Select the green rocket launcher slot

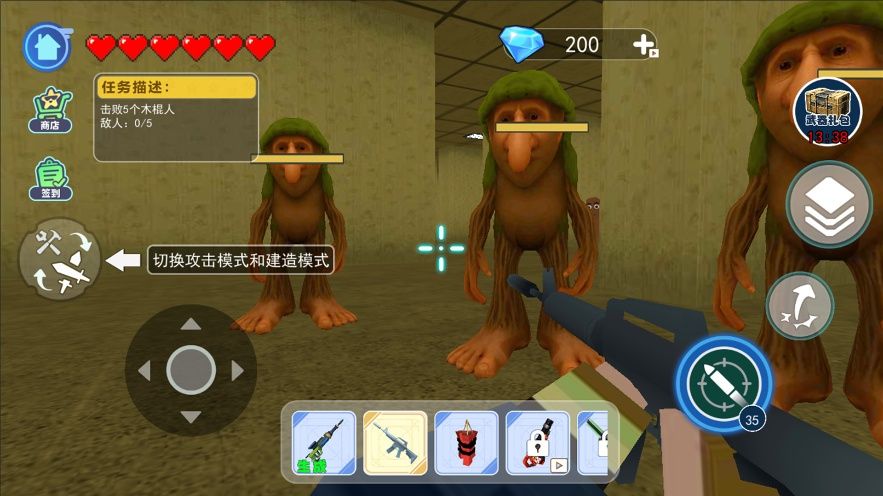(x=323, y=443)
